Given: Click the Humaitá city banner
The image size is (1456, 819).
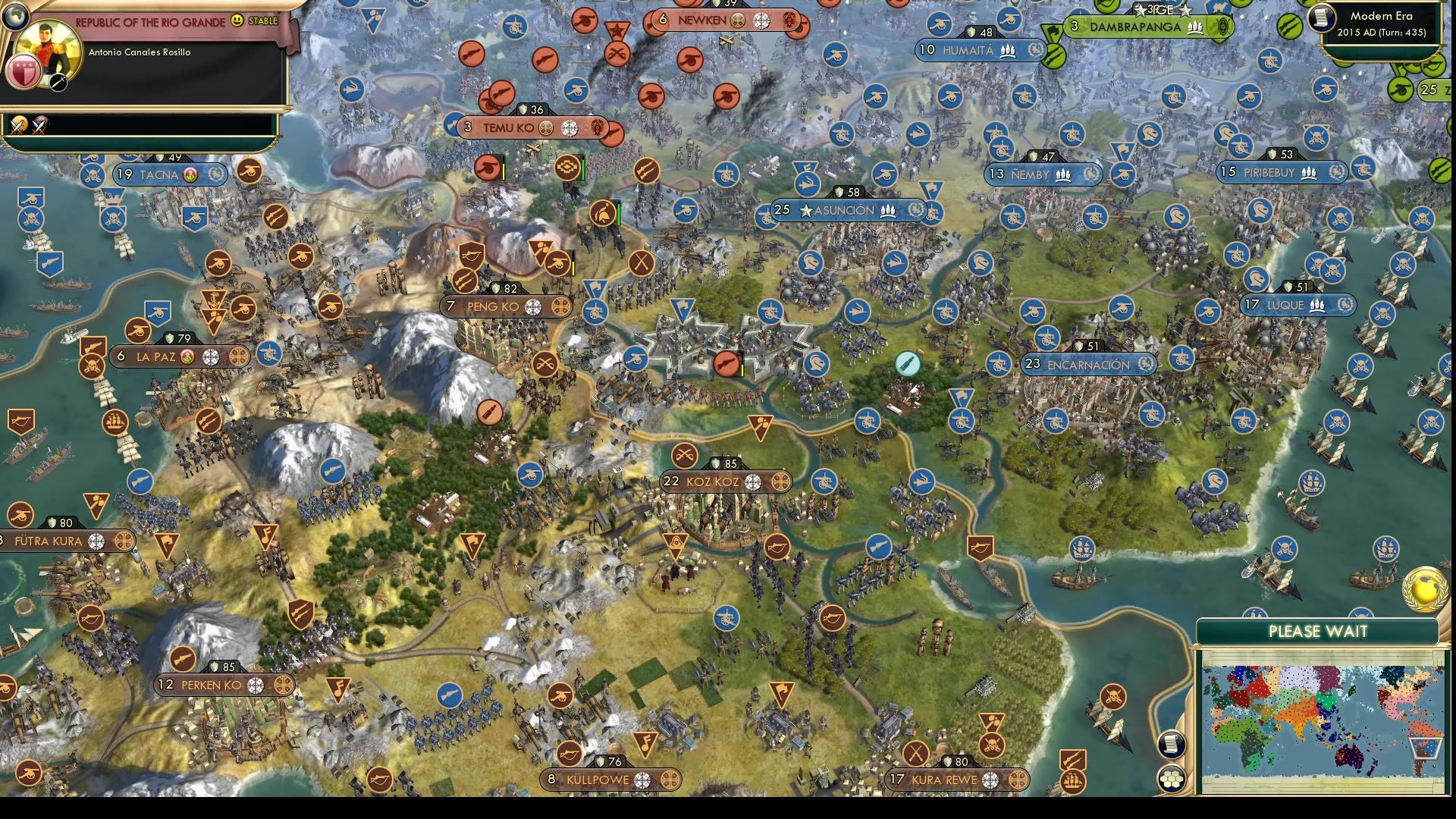Looking at the screenshot, I should pos(968,51).
